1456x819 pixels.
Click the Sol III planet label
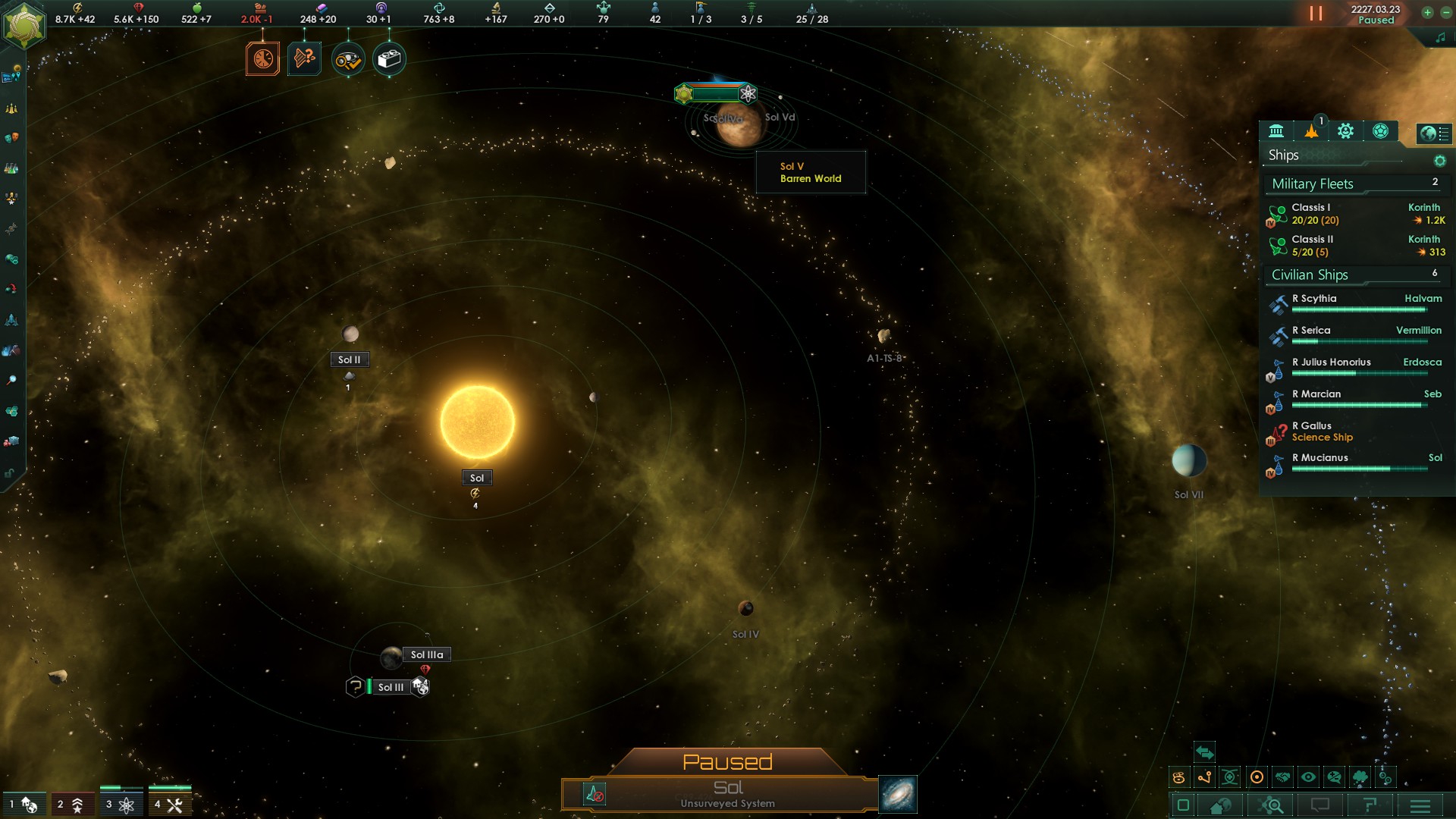point(391,687)
